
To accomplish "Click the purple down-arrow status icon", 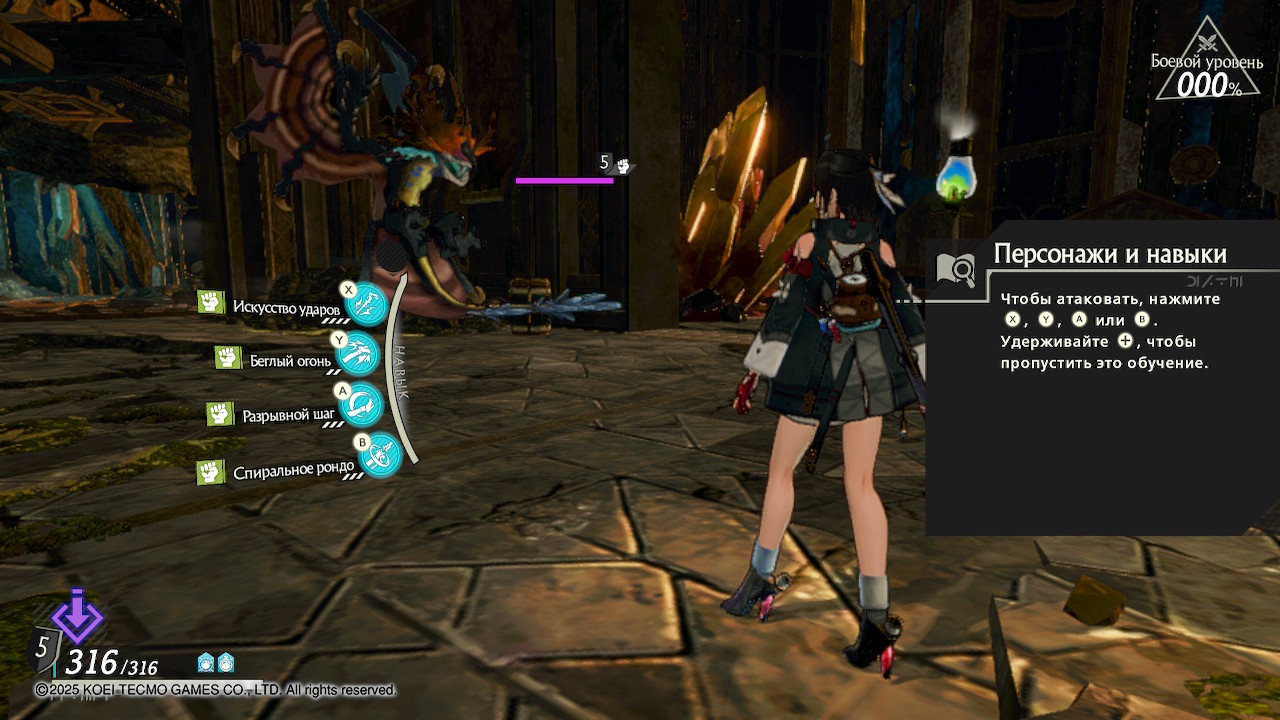I will (77, 616).
